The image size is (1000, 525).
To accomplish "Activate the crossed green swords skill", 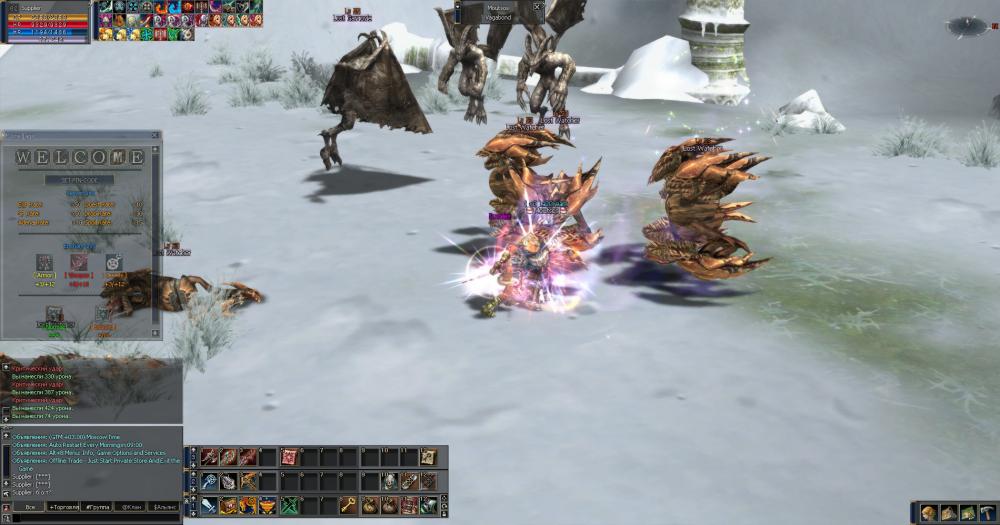I will tap(289, 505).
